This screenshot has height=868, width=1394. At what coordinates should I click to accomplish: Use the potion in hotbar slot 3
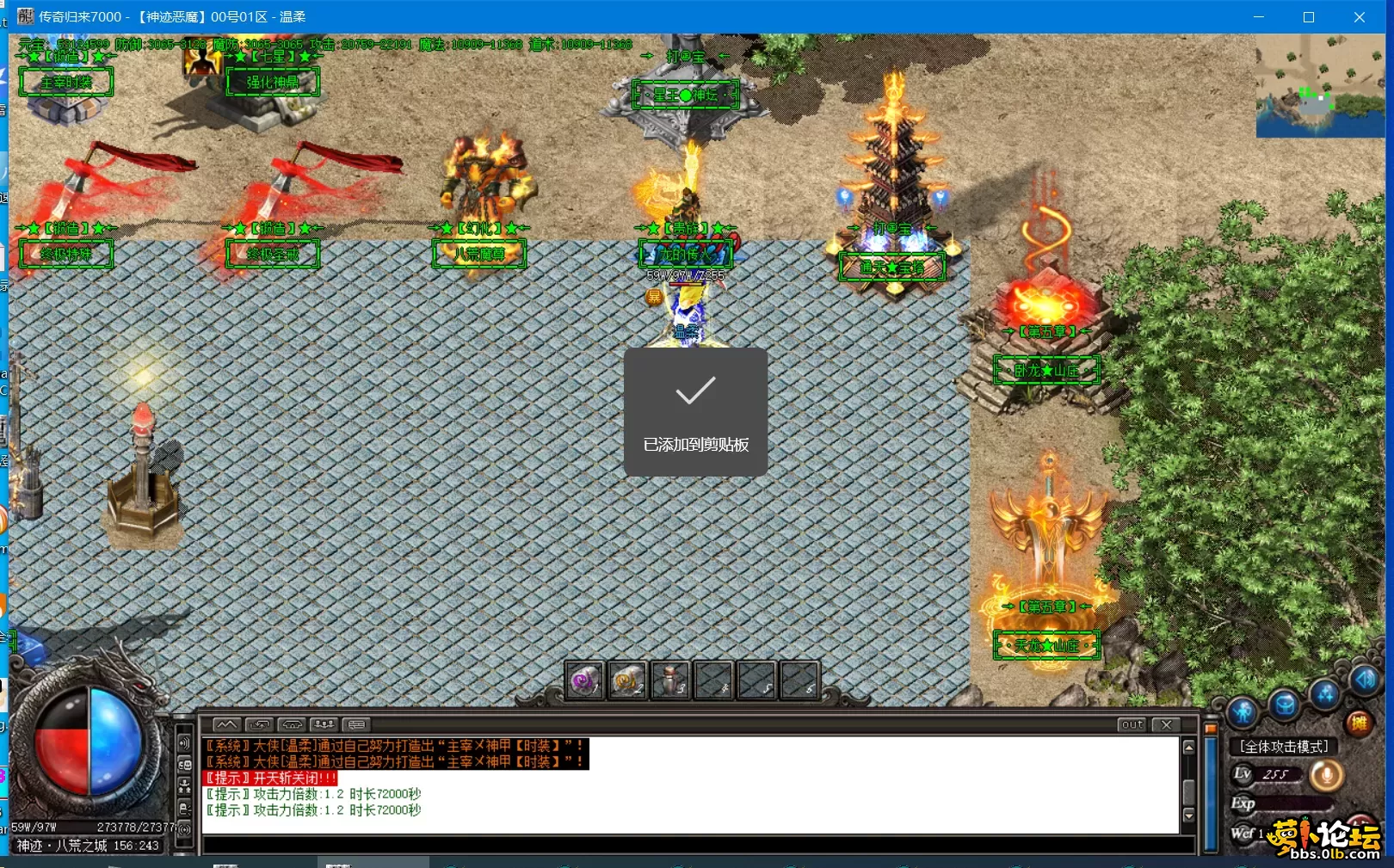(670, 680)
